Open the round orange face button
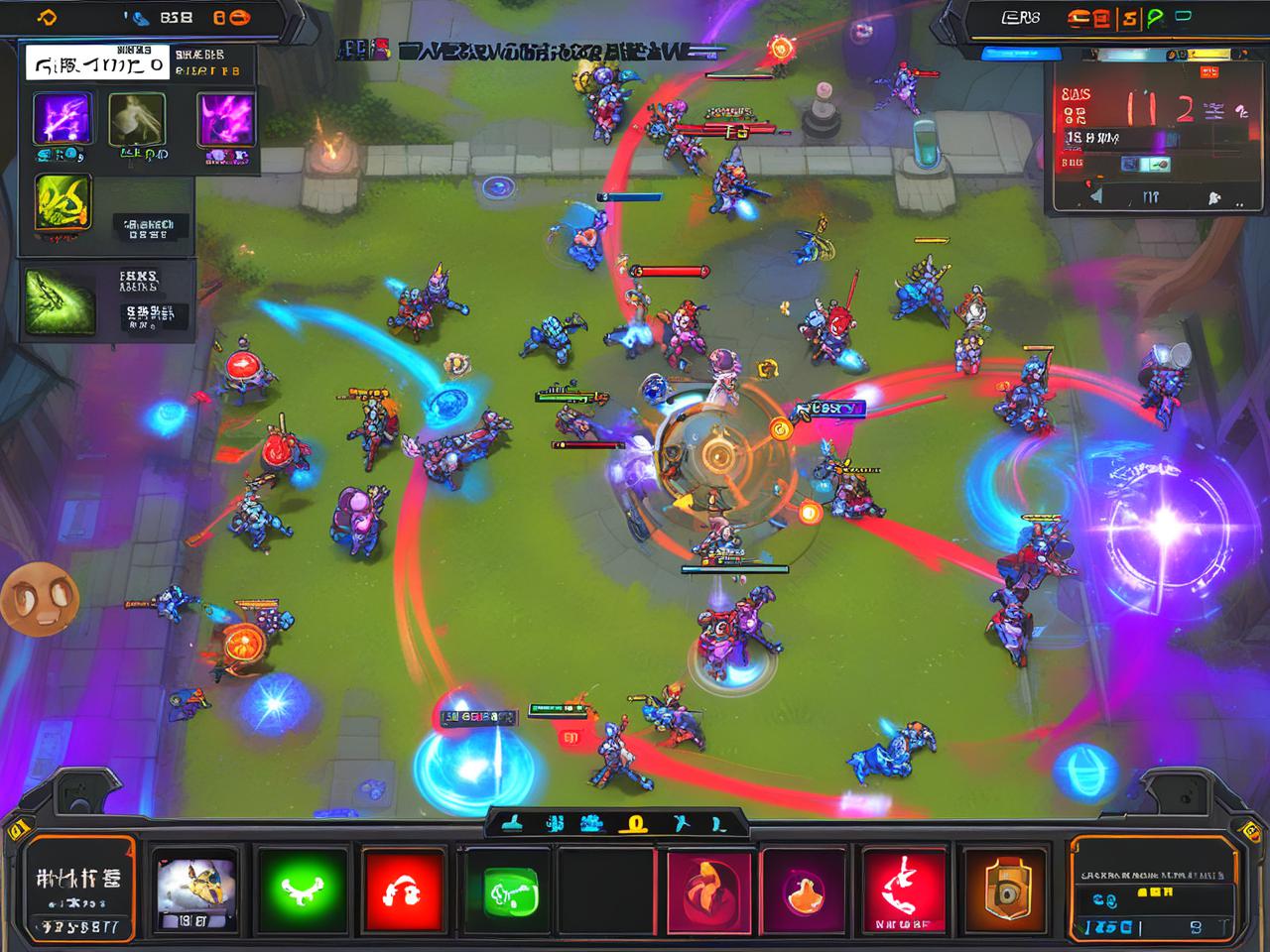The height and width of the screenshot is (952, 1270). pos(40,598)
